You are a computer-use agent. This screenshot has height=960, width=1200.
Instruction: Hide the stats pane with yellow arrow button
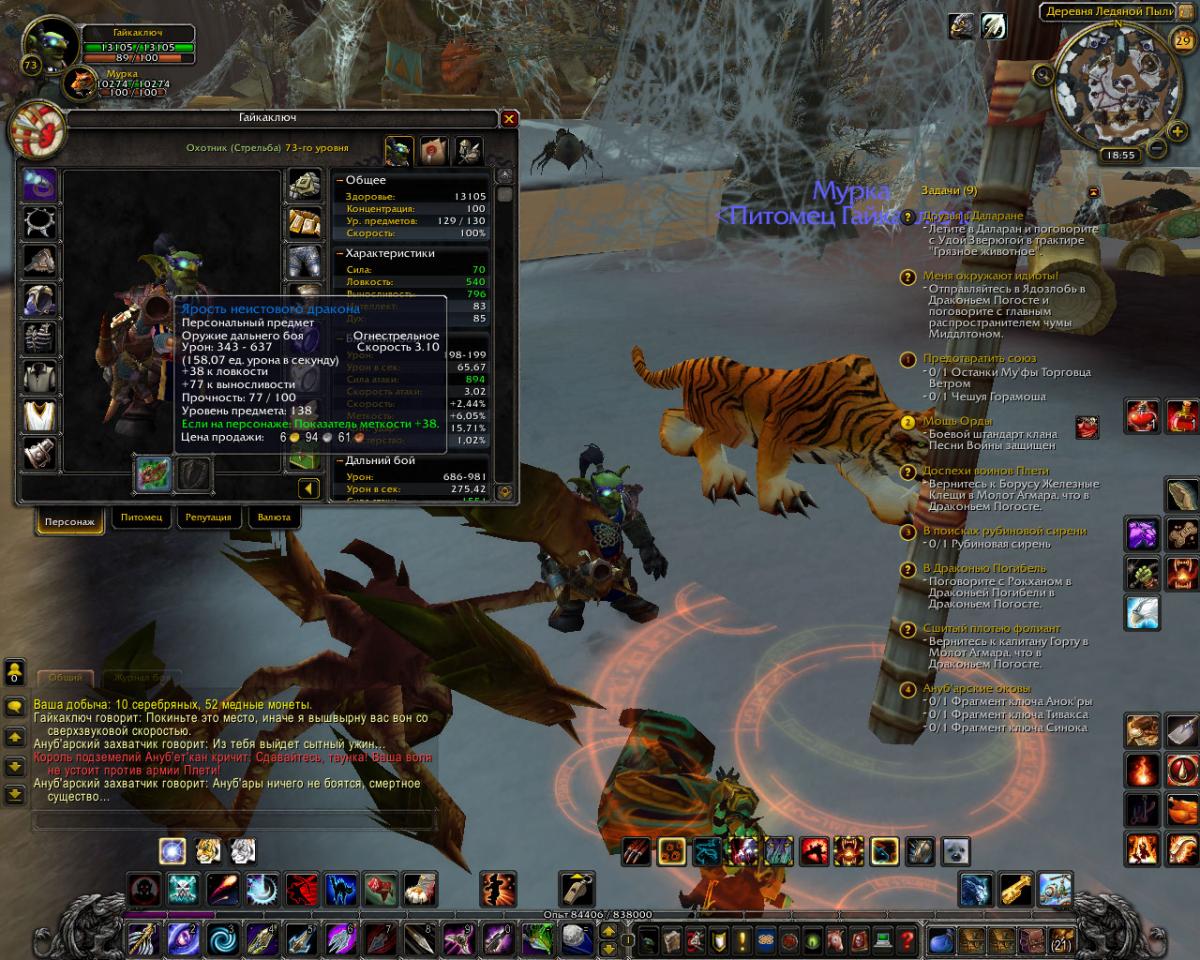[x=308, y=488]
